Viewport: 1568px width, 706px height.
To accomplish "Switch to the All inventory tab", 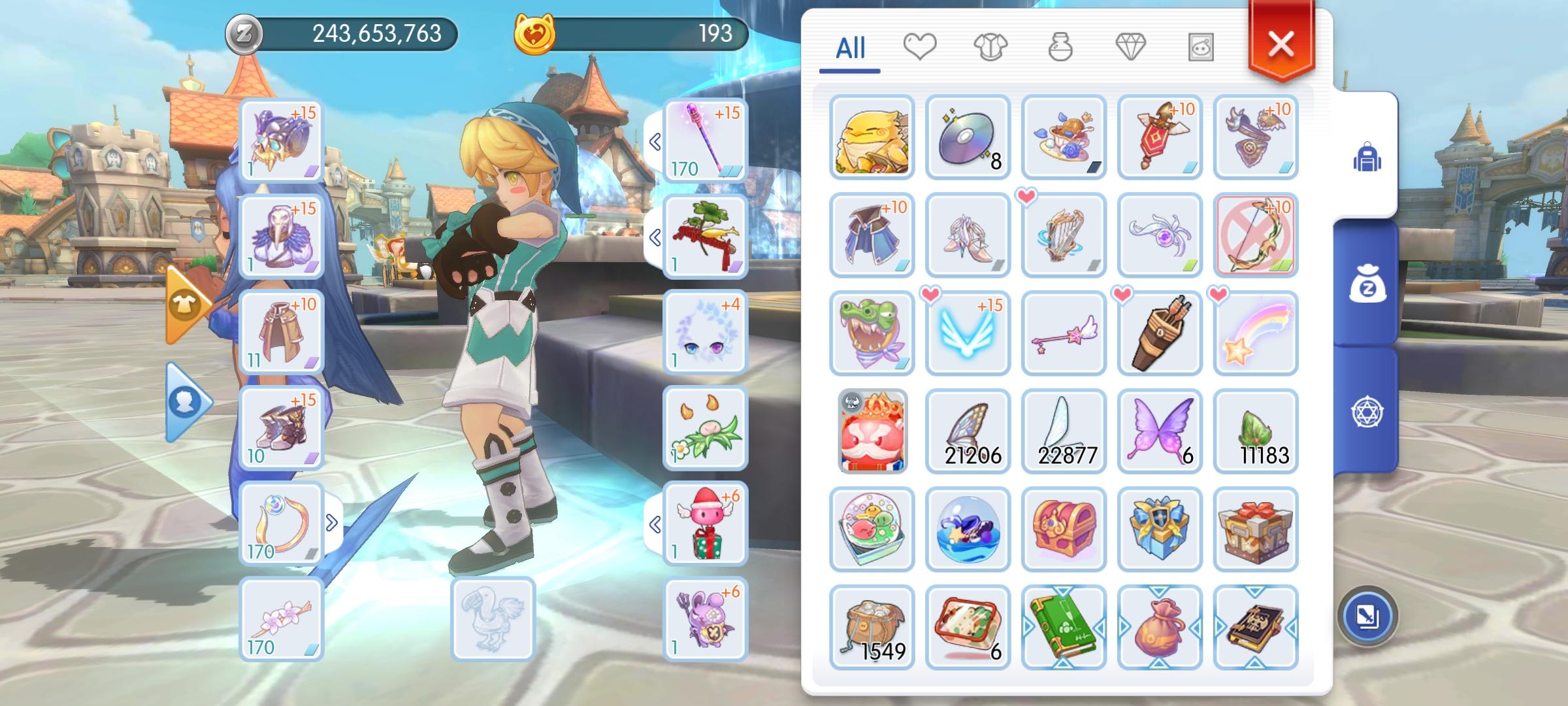I will 851,47.
